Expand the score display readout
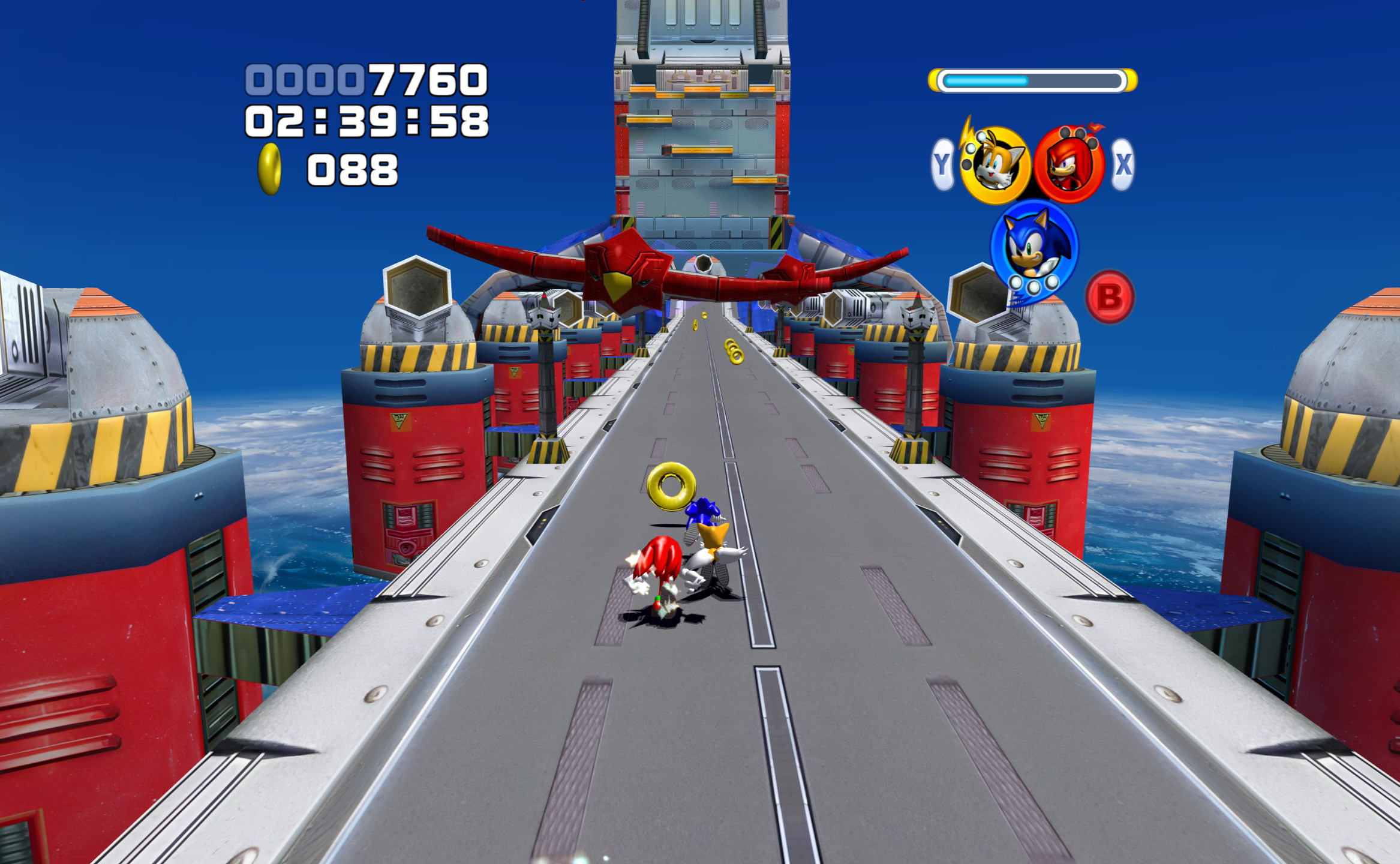Viewport: 1400px width, 864px height. 365,79
